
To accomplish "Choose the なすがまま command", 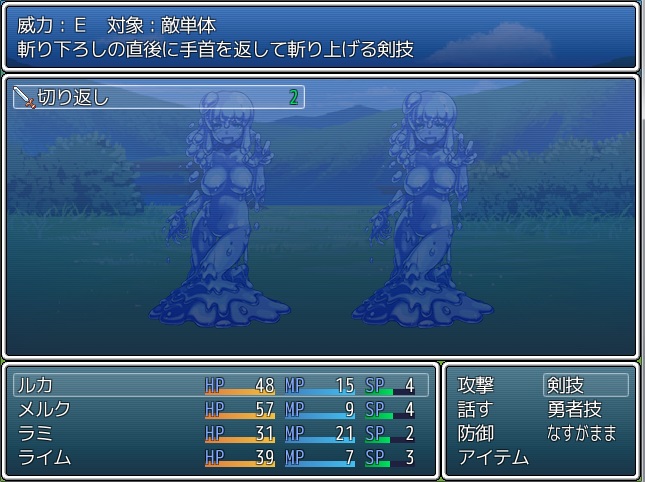I will (582, 433).
